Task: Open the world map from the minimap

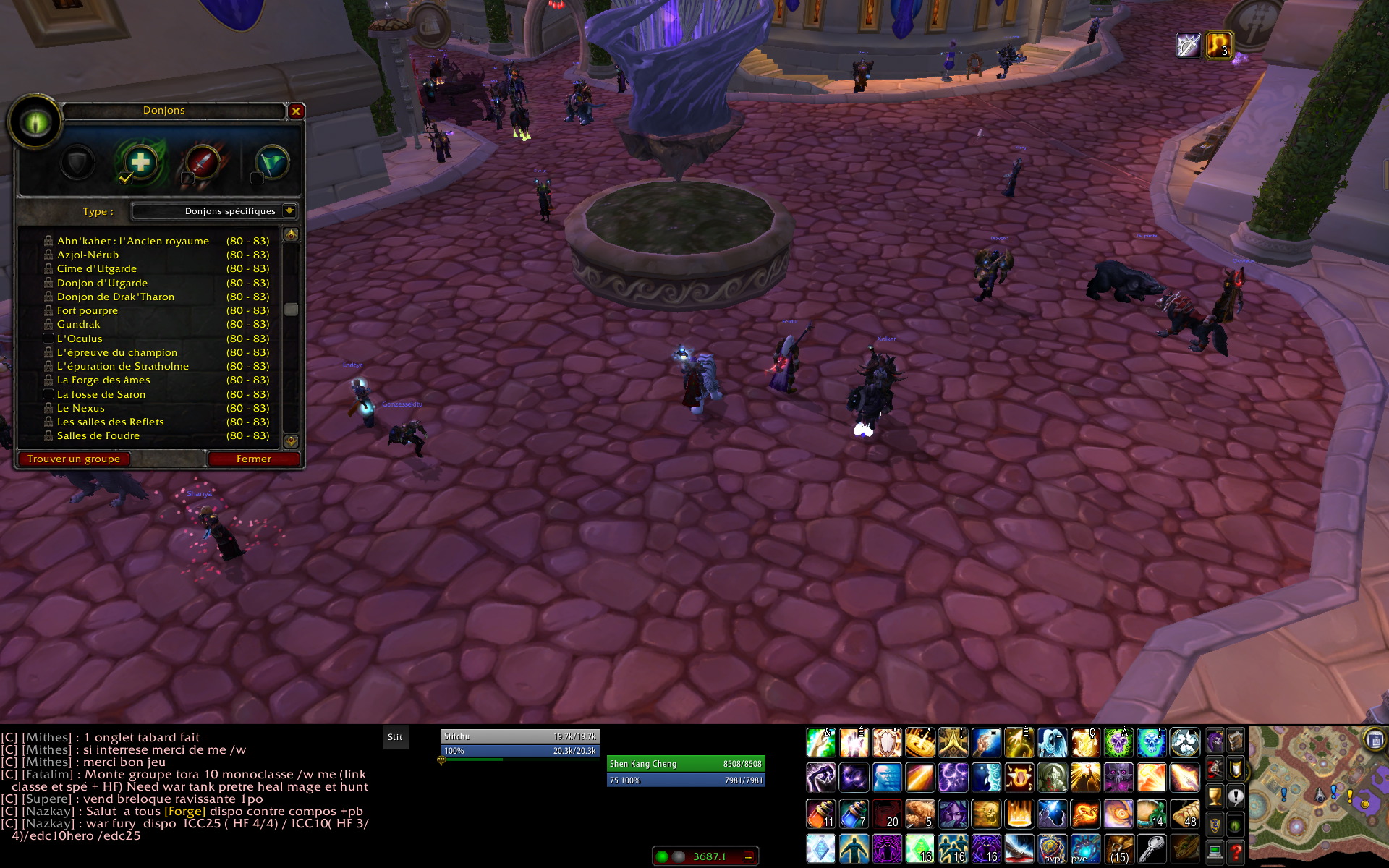Action: [x=1375, y=739]
